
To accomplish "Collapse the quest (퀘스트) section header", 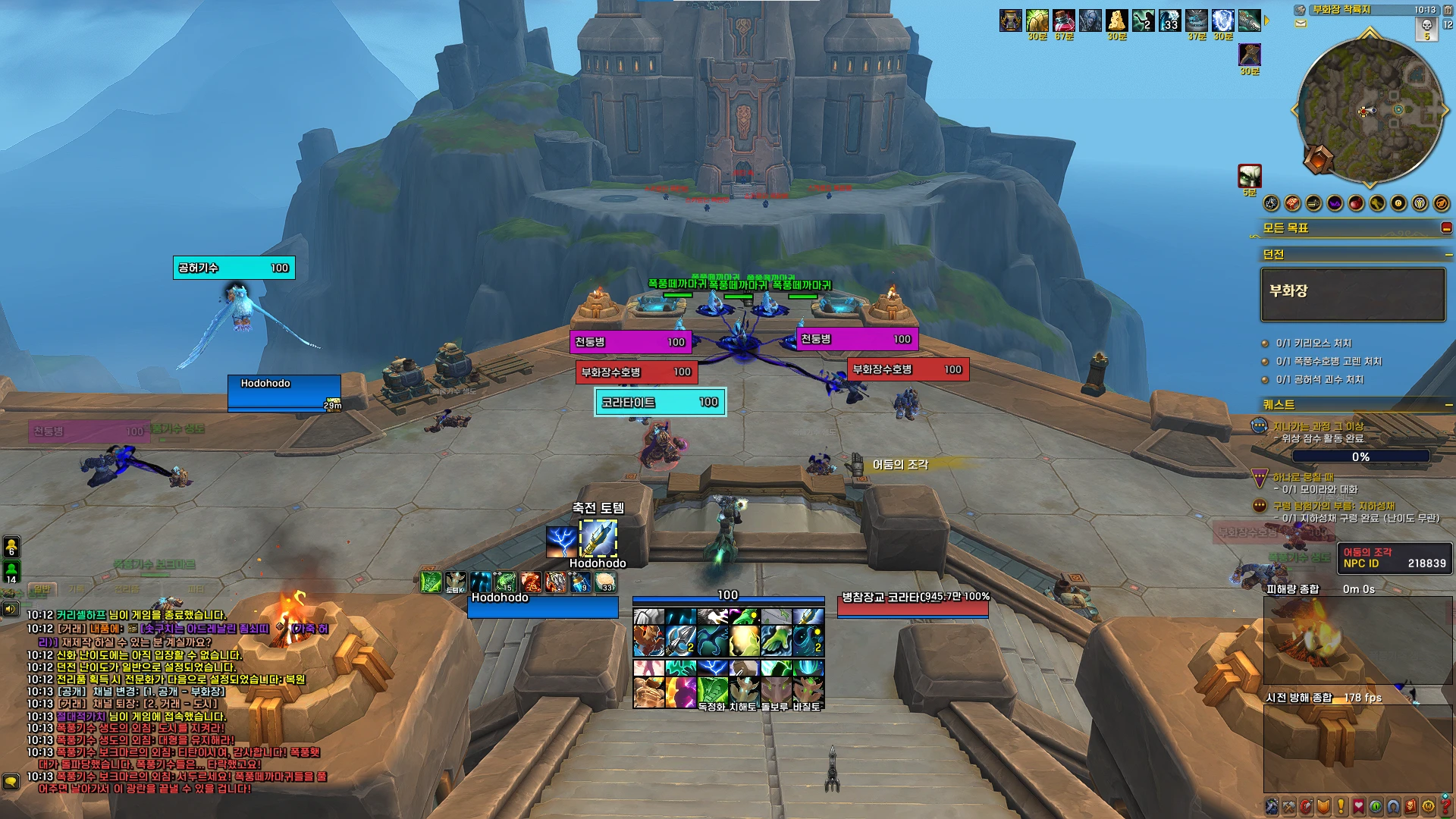I will pyautogui.click(x=1448, y=405).
